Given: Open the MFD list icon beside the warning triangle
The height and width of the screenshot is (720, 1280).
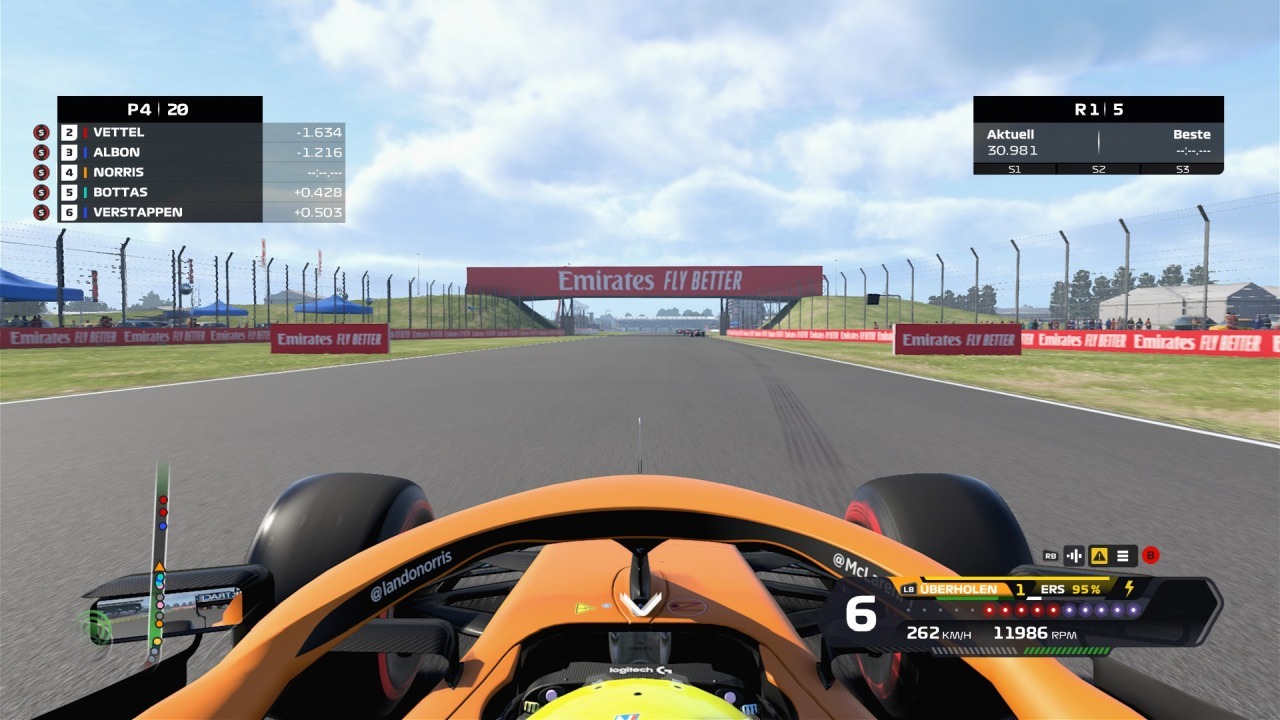Looking at the screenshot, I should point(1122,557).
